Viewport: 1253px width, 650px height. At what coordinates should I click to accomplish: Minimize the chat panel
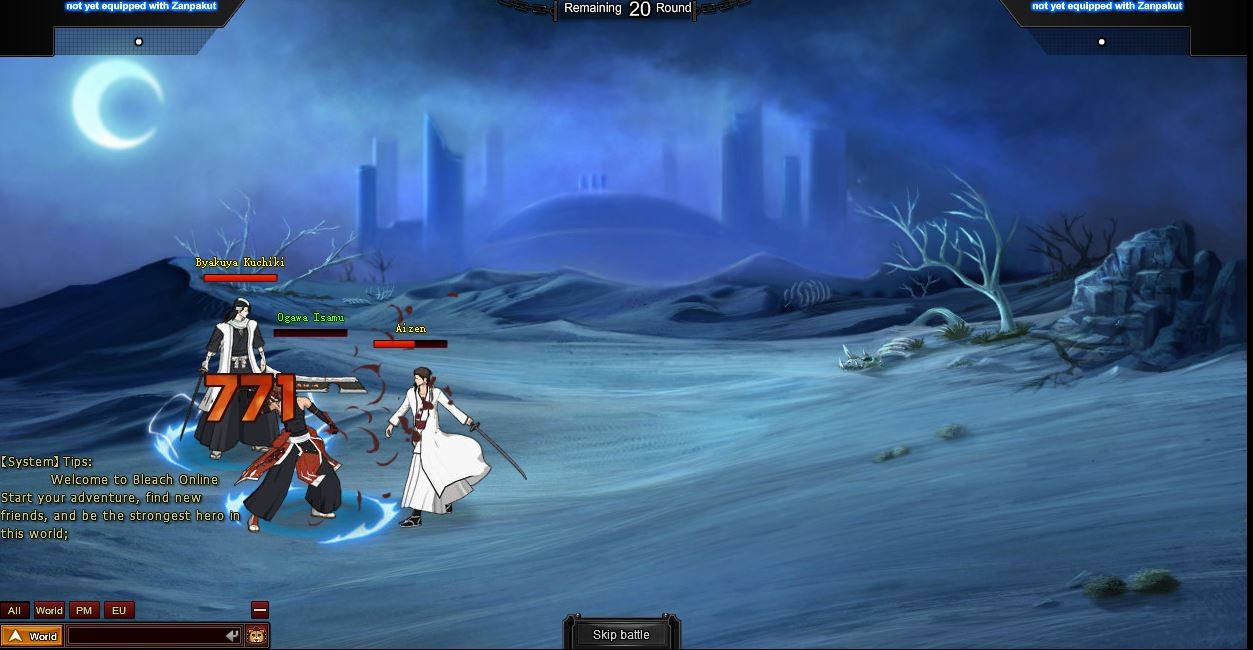(x=259, y=610)
